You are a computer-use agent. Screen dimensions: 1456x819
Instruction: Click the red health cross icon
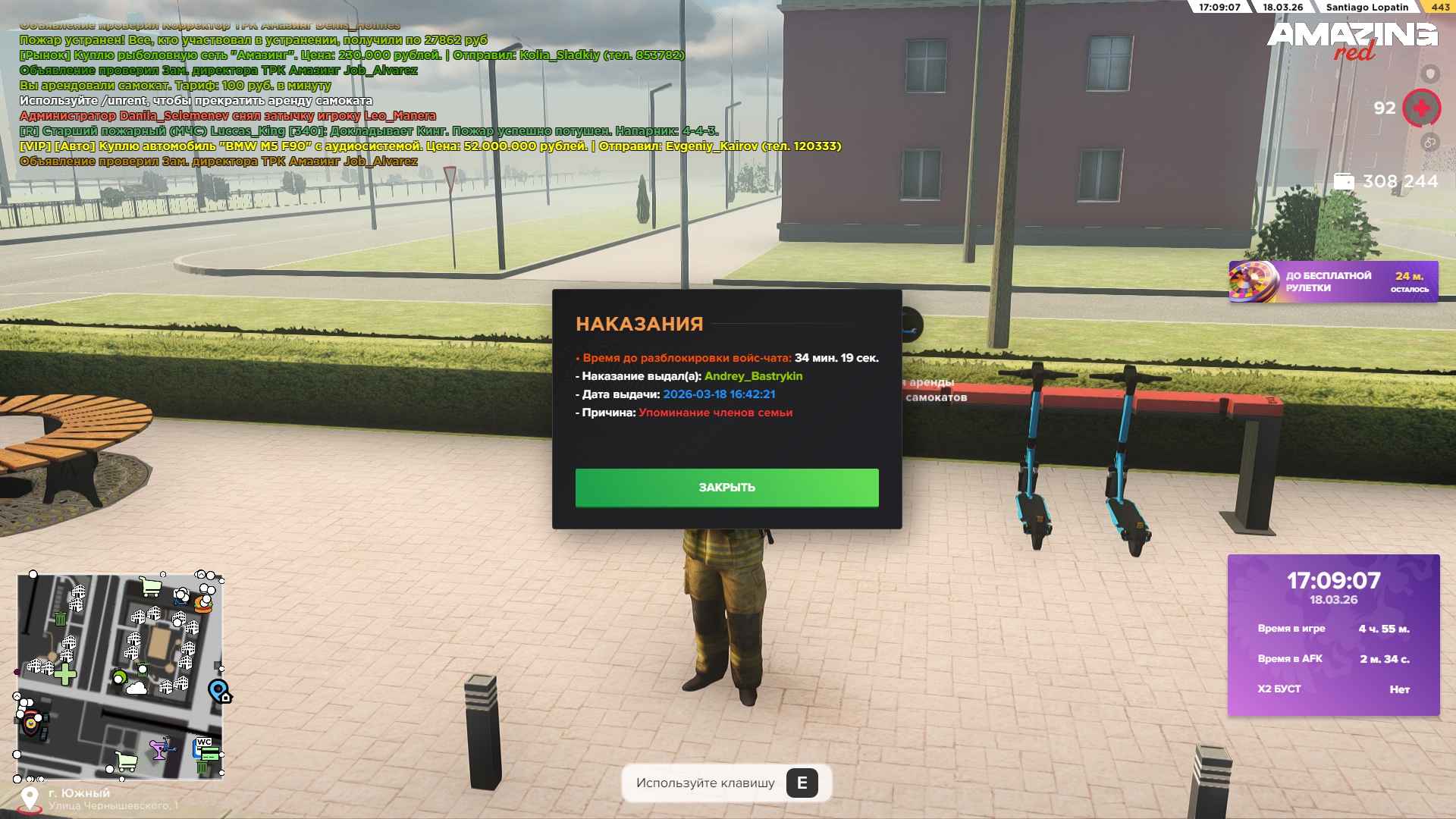pos(1421,108)
